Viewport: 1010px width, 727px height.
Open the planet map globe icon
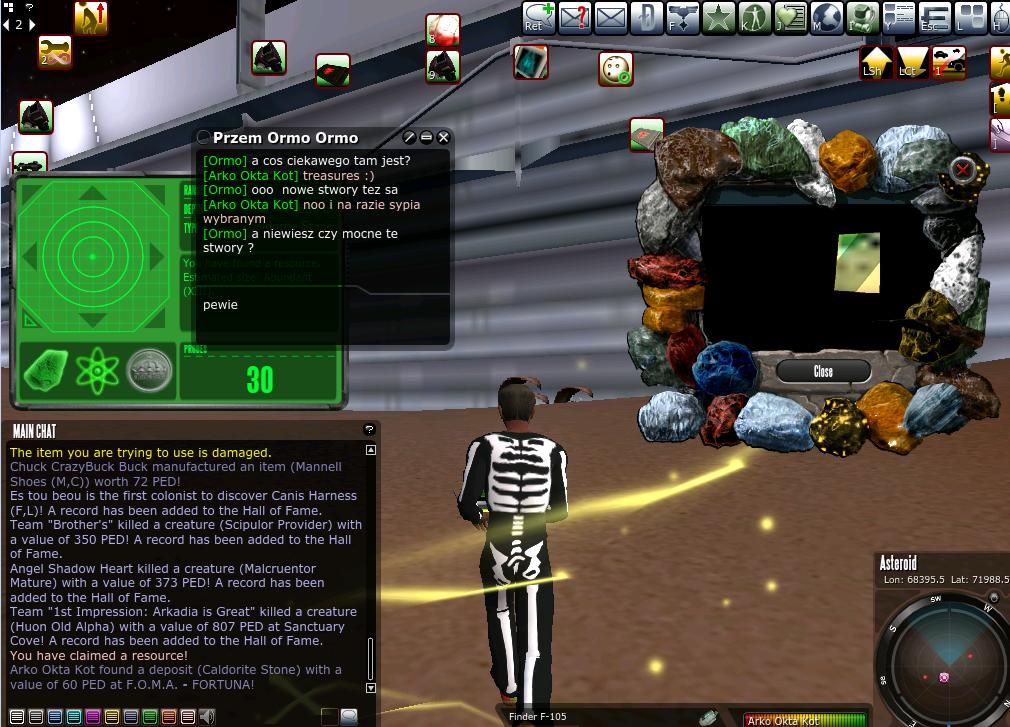pos(827,18)
